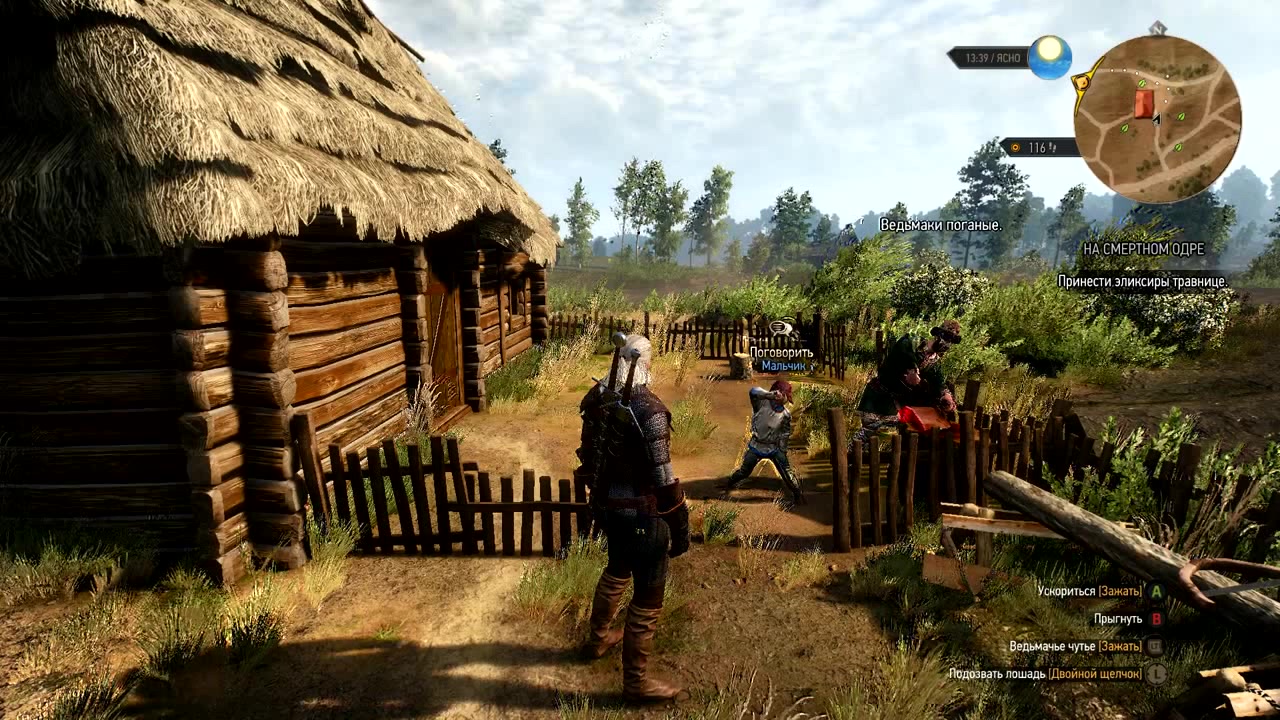This screenshot has width=1280, height=720.
Task: Click the LT button icon beside Ведьмачье чутье
Action: click(1155, 647)
